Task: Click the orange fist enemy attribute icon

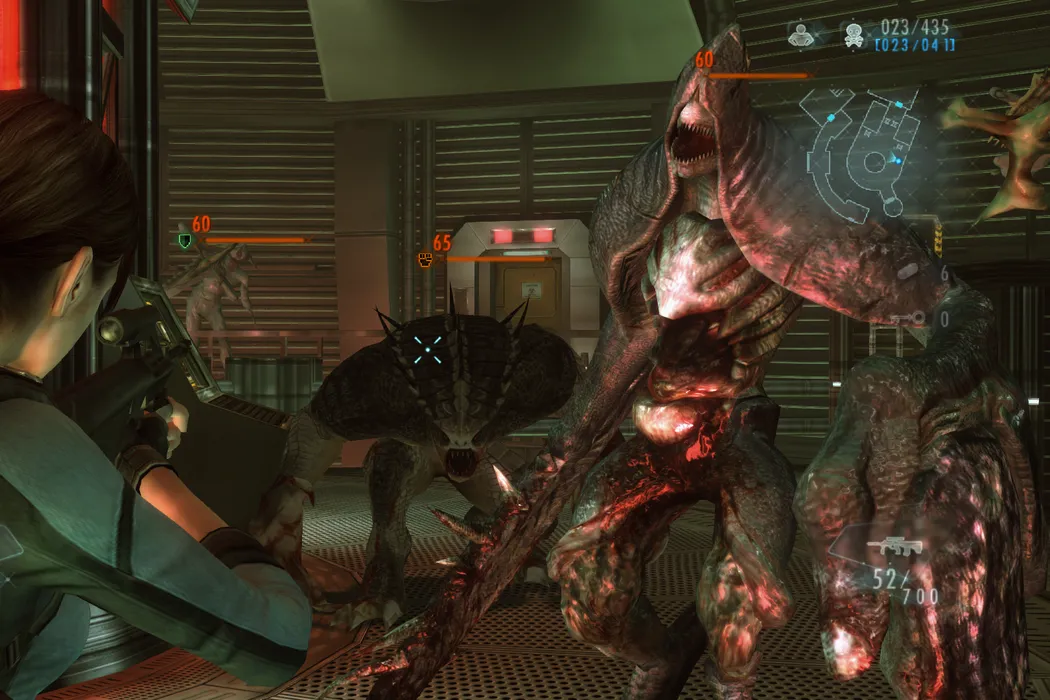Action: pos(425,259)
